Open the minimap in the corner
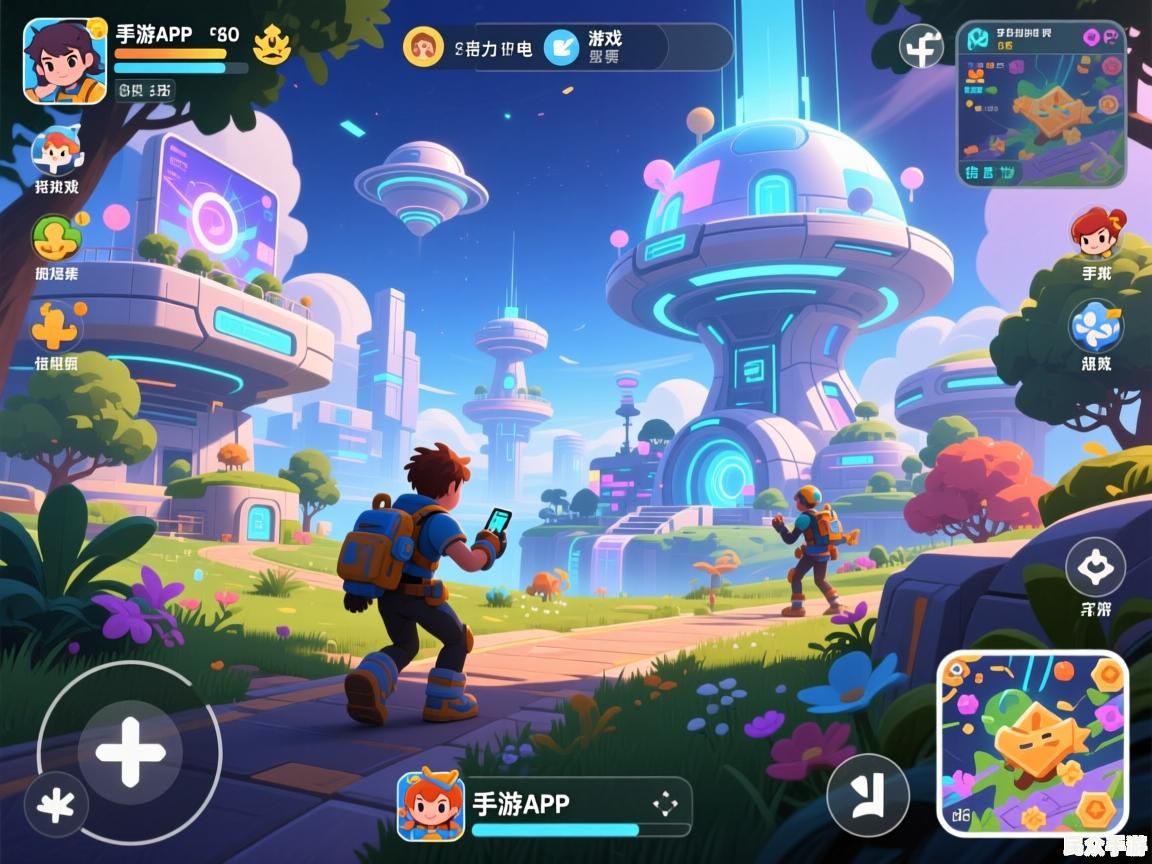 click(1041, 103)
